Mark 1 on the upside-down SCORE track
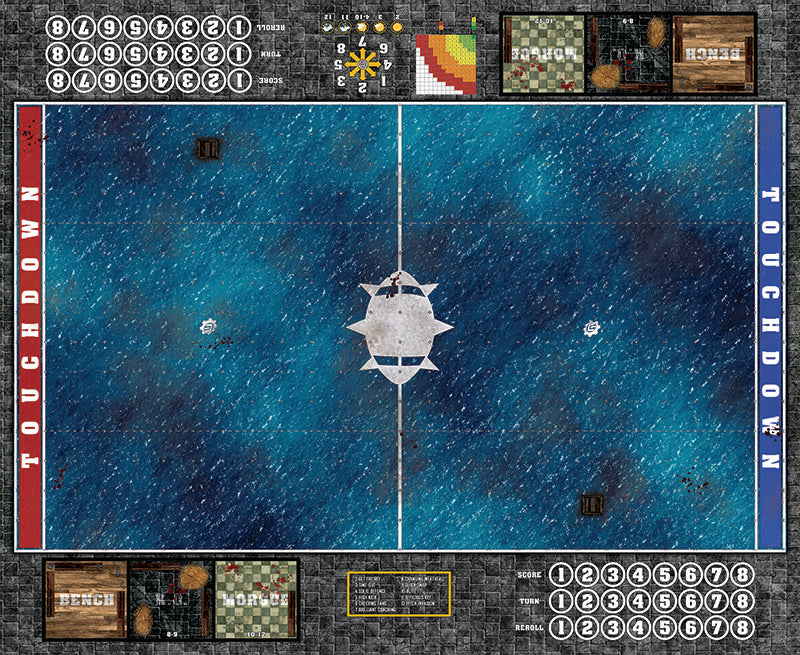 (238, 78)
